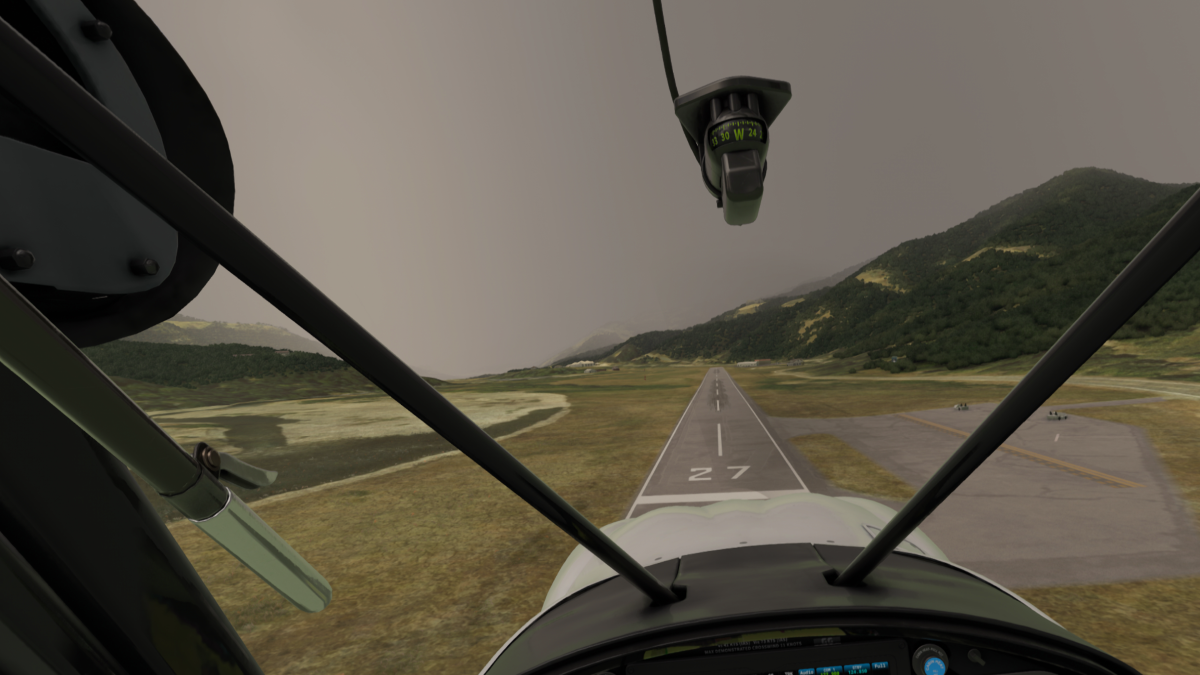Tap the Audio button on the avionics
Screen dimensions: 1200x675
(x=806, y=672)
